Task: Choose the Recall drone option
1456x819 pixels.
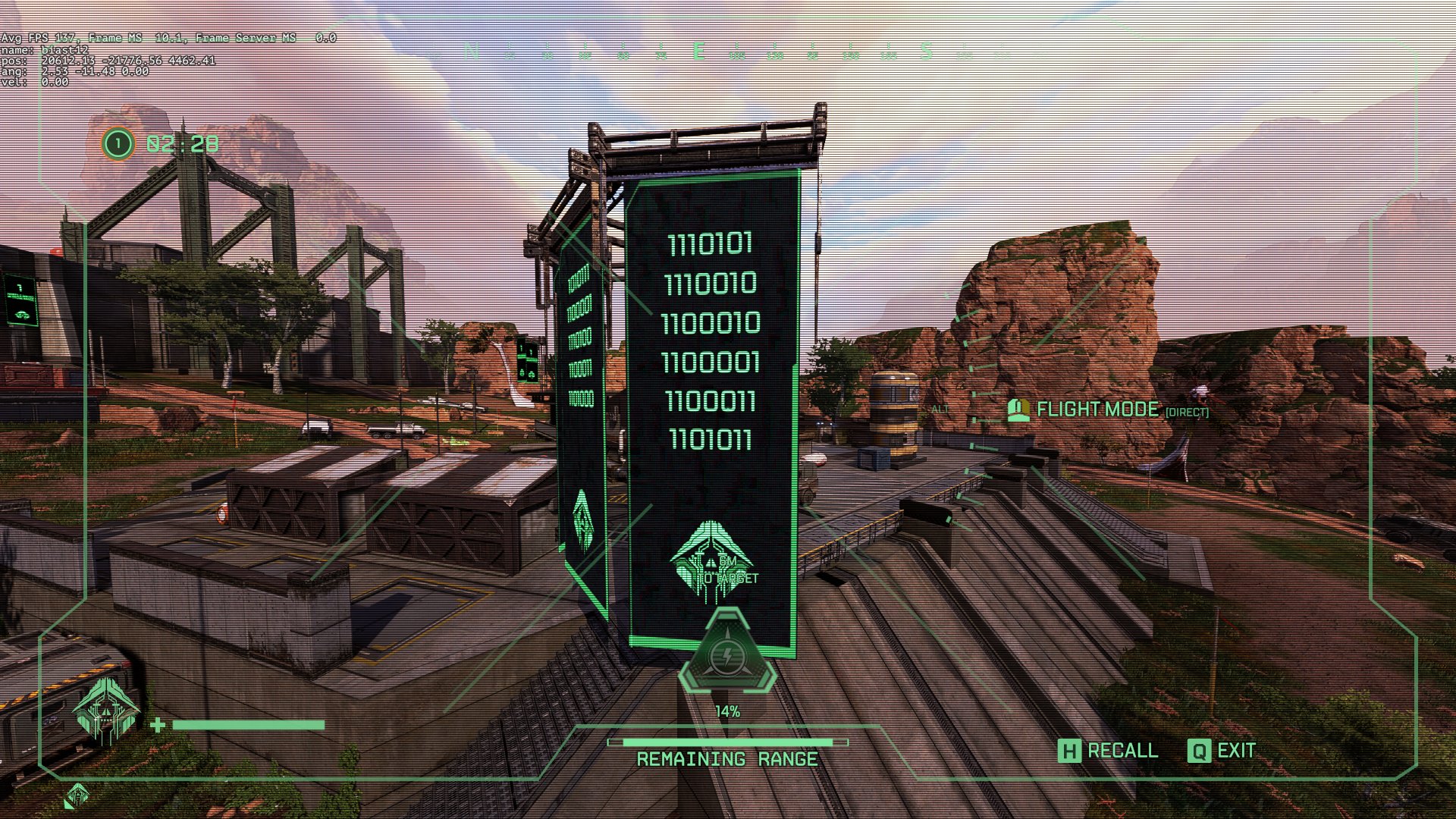Action: pos(1108,751)
